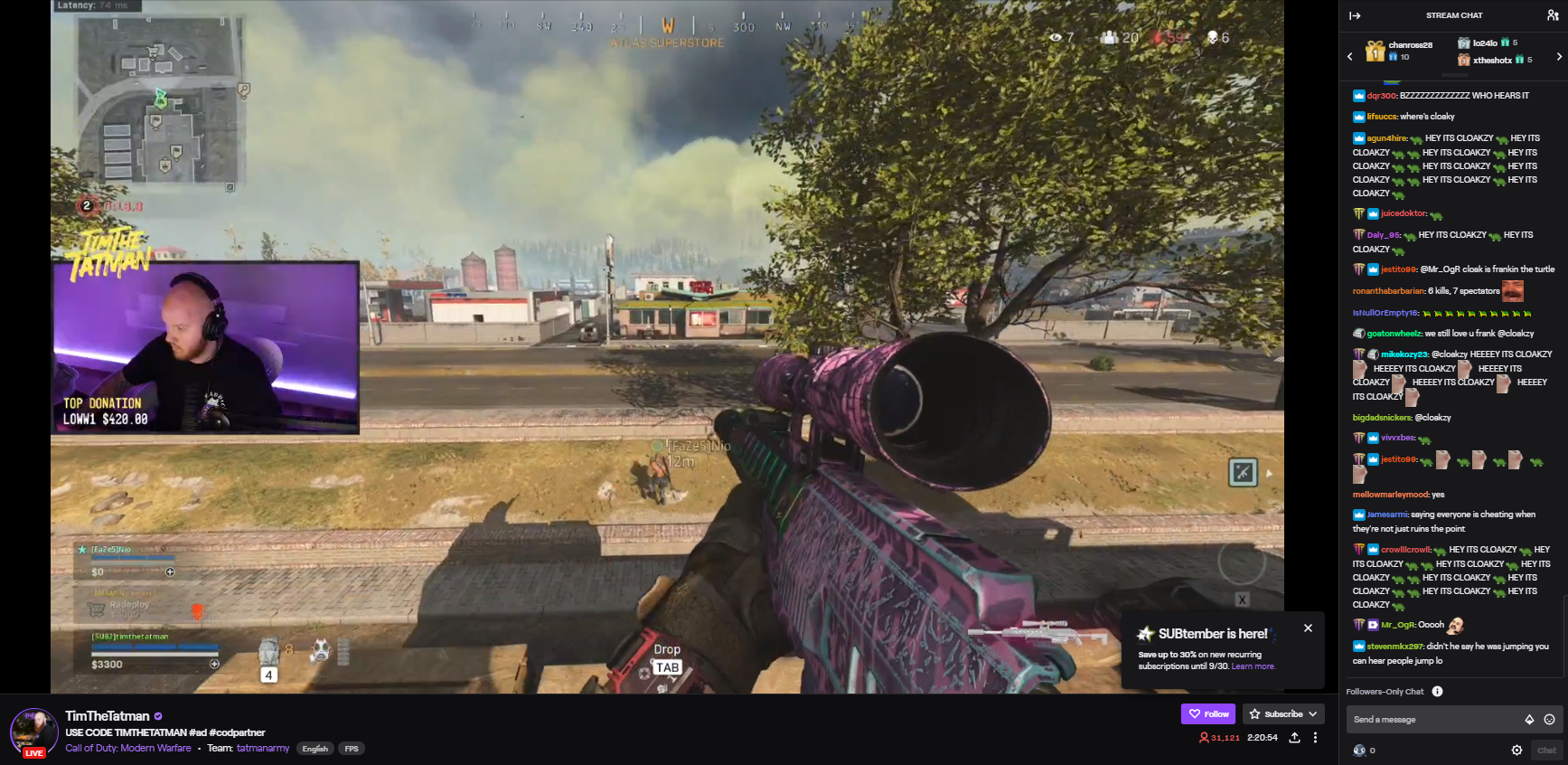Close the SUBtember is here popup
The height and width of the screenshot is (765, 1568).
pyautogui.click(x=1308, y=628)
